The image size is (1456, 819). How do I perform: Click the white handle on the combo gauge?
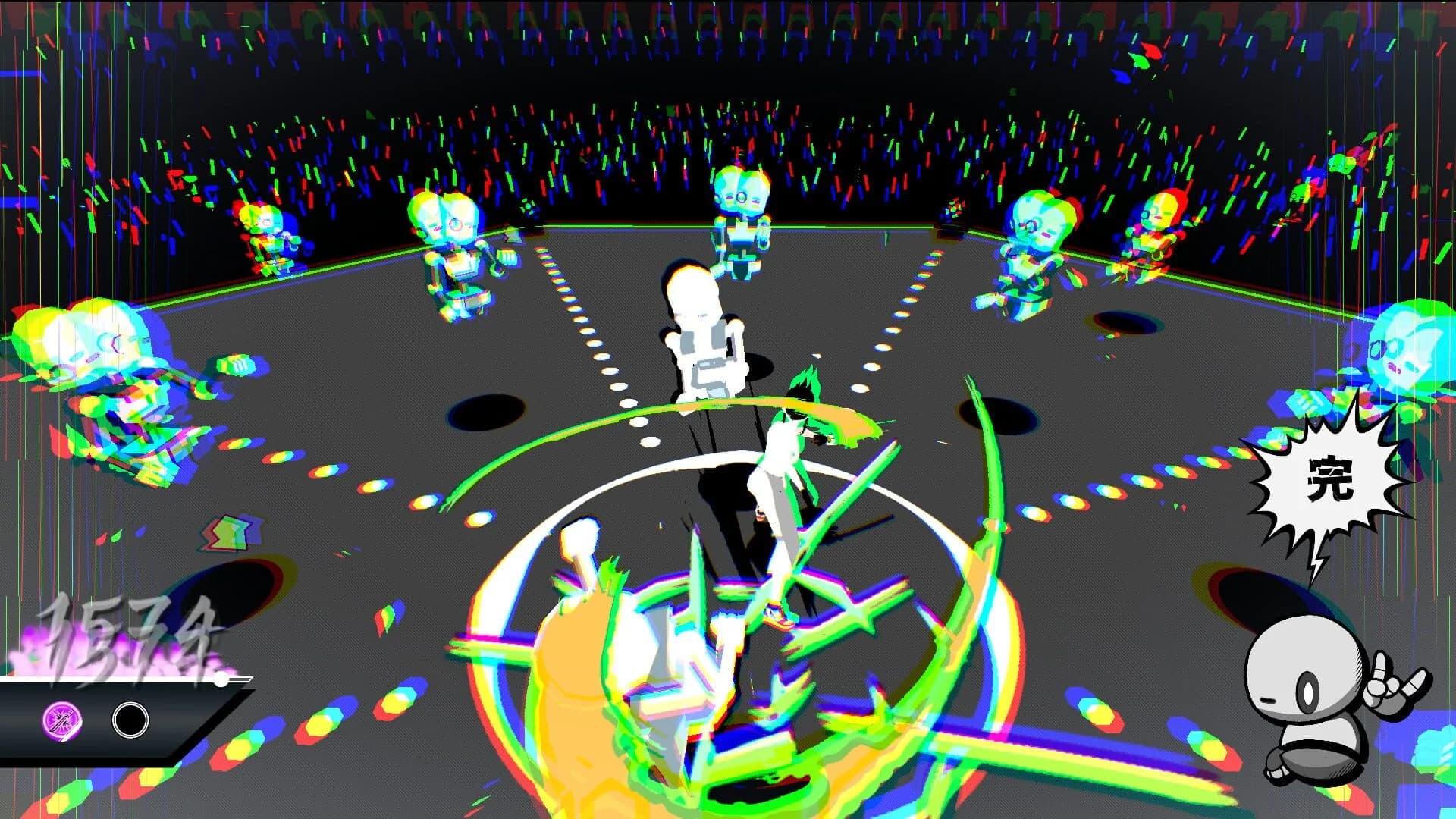(220, 680)
